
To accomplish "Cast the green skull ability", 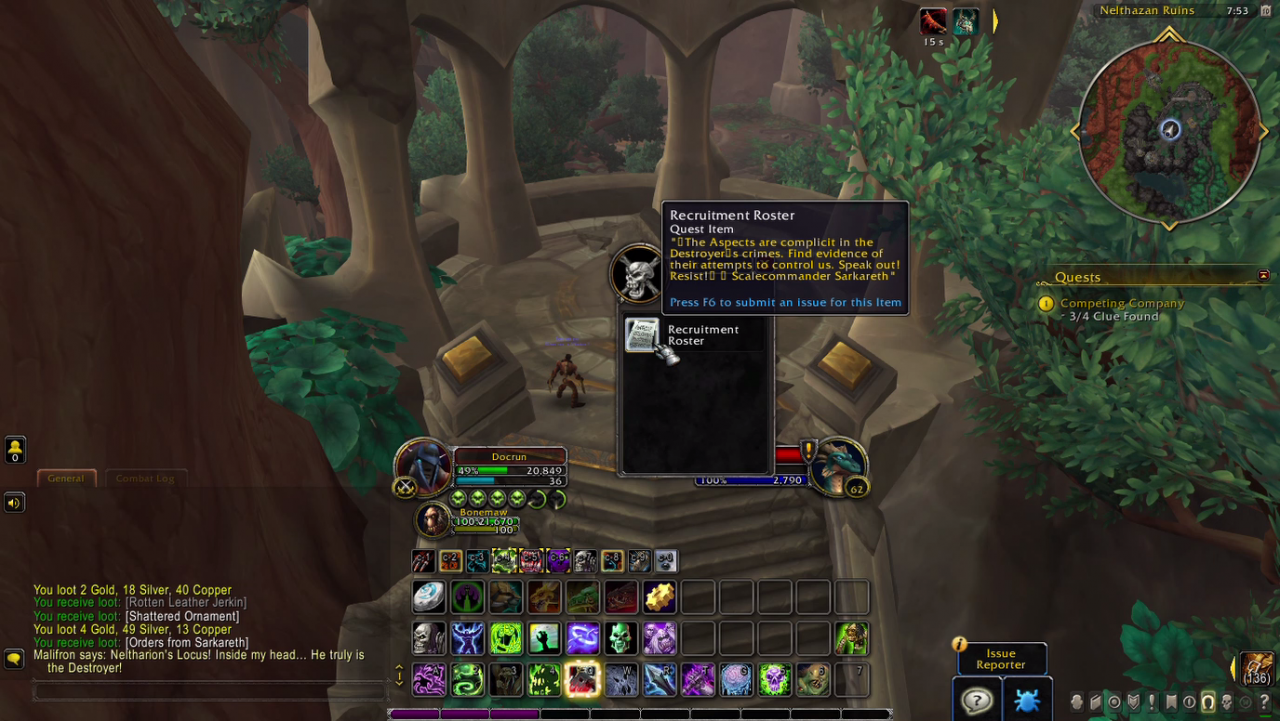I will (621, 638).
